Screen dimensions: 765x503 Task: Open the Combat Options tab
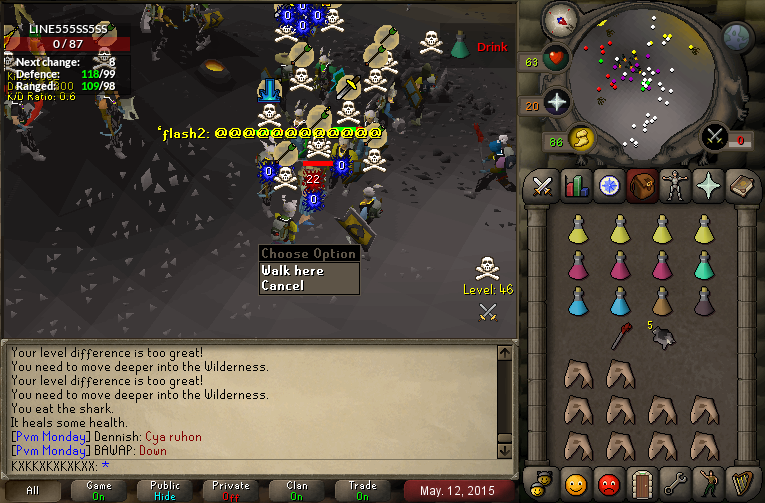pos(543,186)
